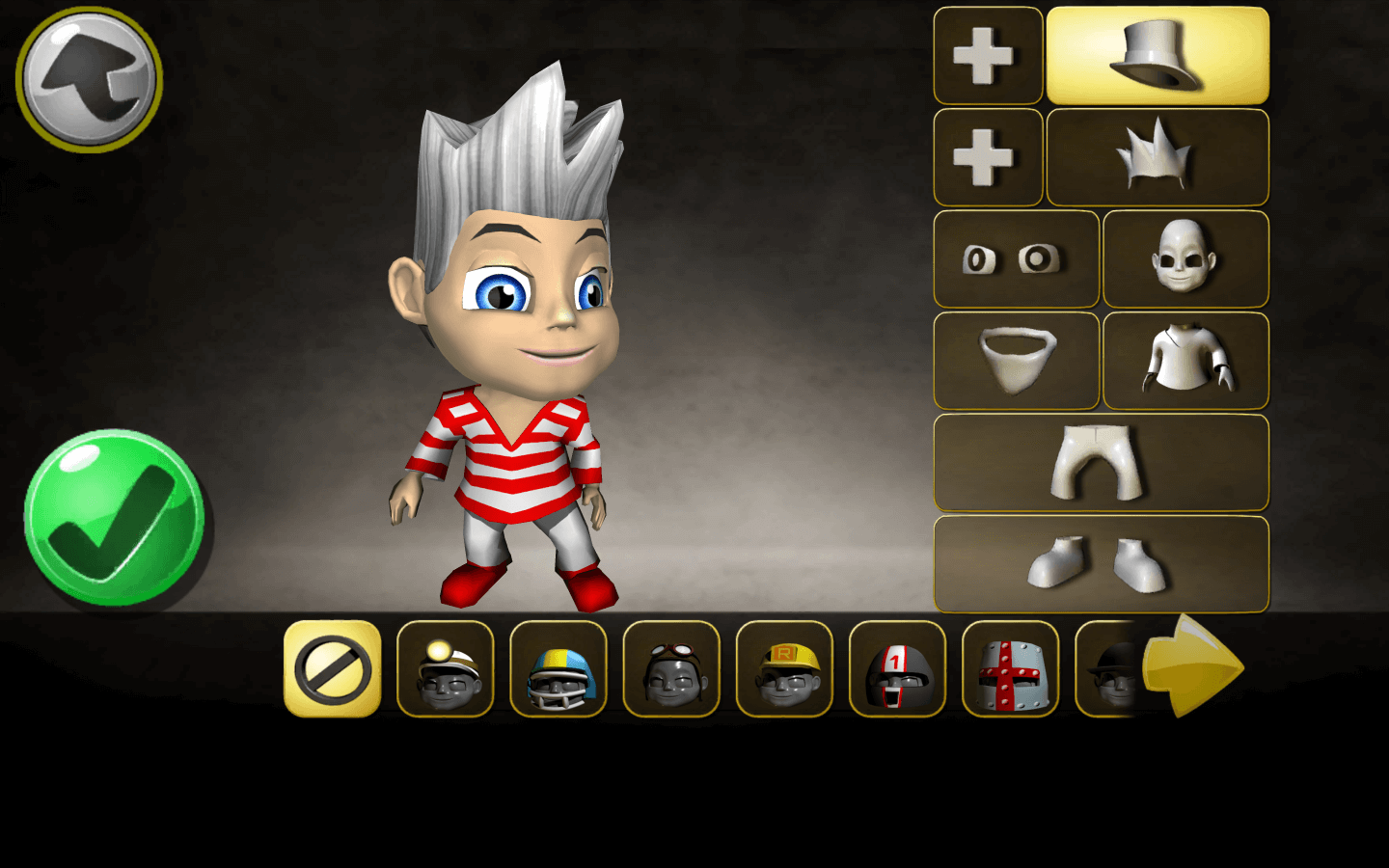Click the plus button beside the hair tab
Screen dimensions: 1389x868
pyautogui.click(x=987, y=157)
